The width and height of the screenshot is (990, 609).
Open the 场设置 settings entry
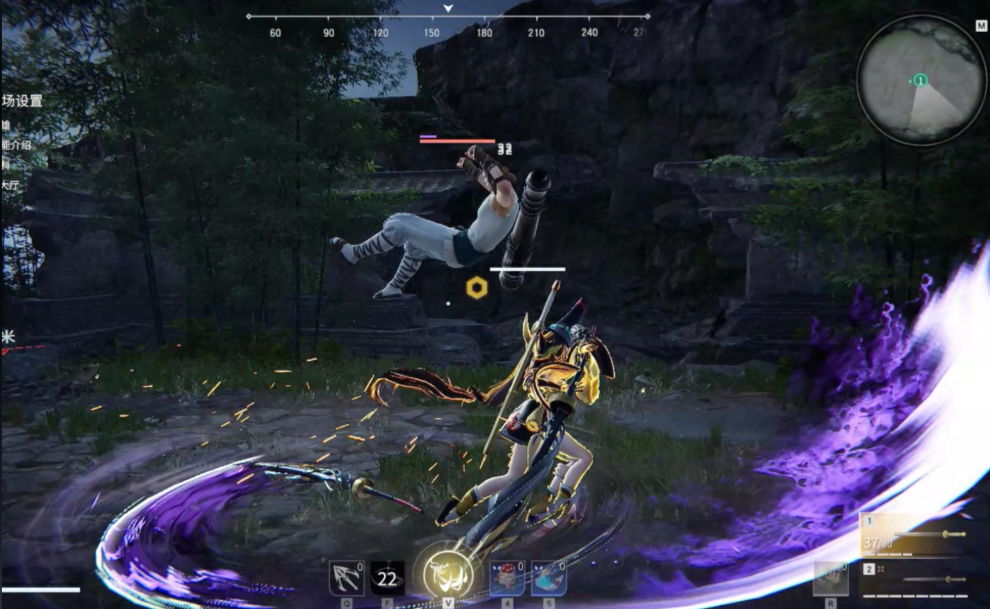coord(22,101)
